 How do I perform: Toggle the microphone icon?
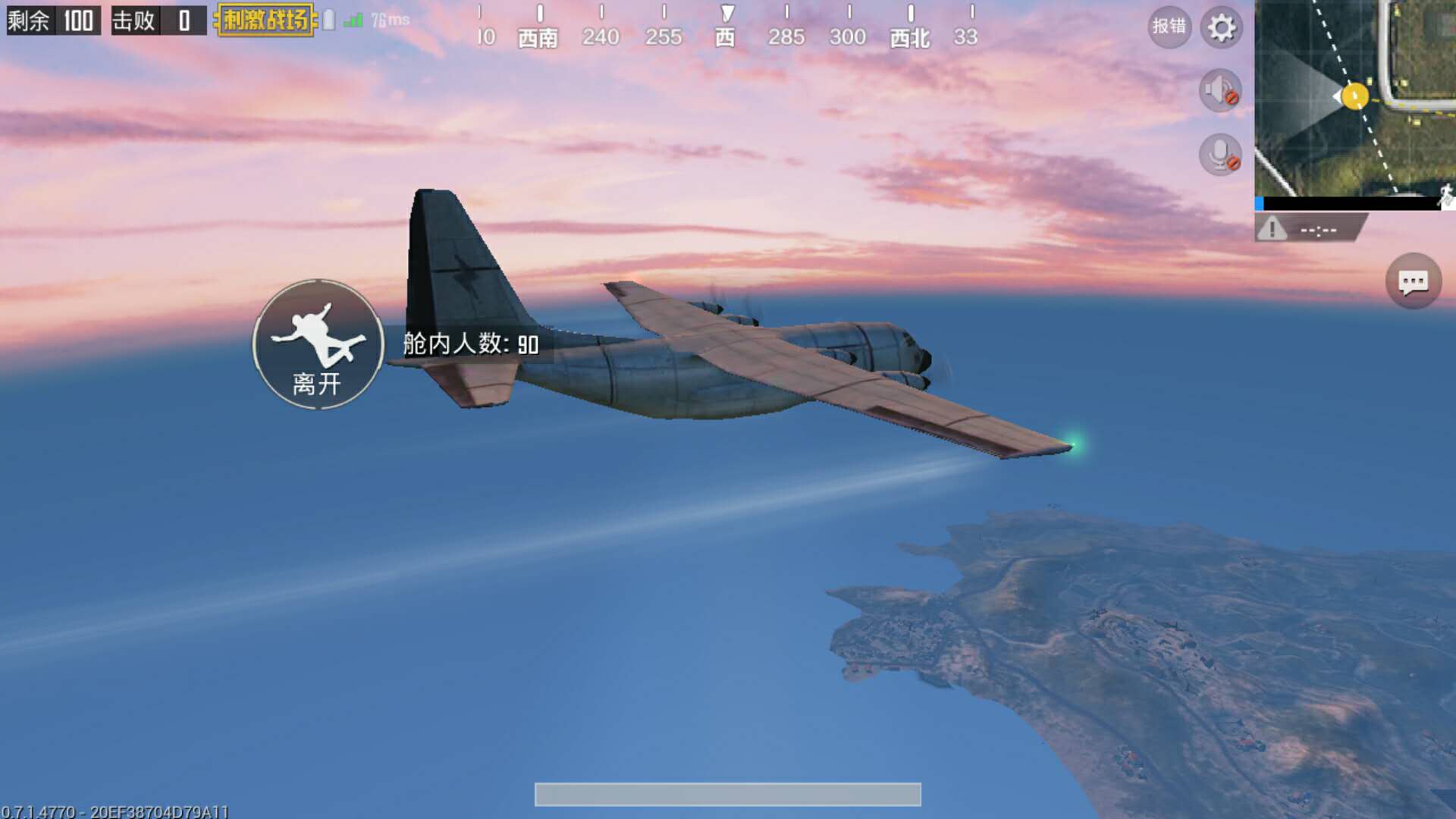tap(1220, 155)
